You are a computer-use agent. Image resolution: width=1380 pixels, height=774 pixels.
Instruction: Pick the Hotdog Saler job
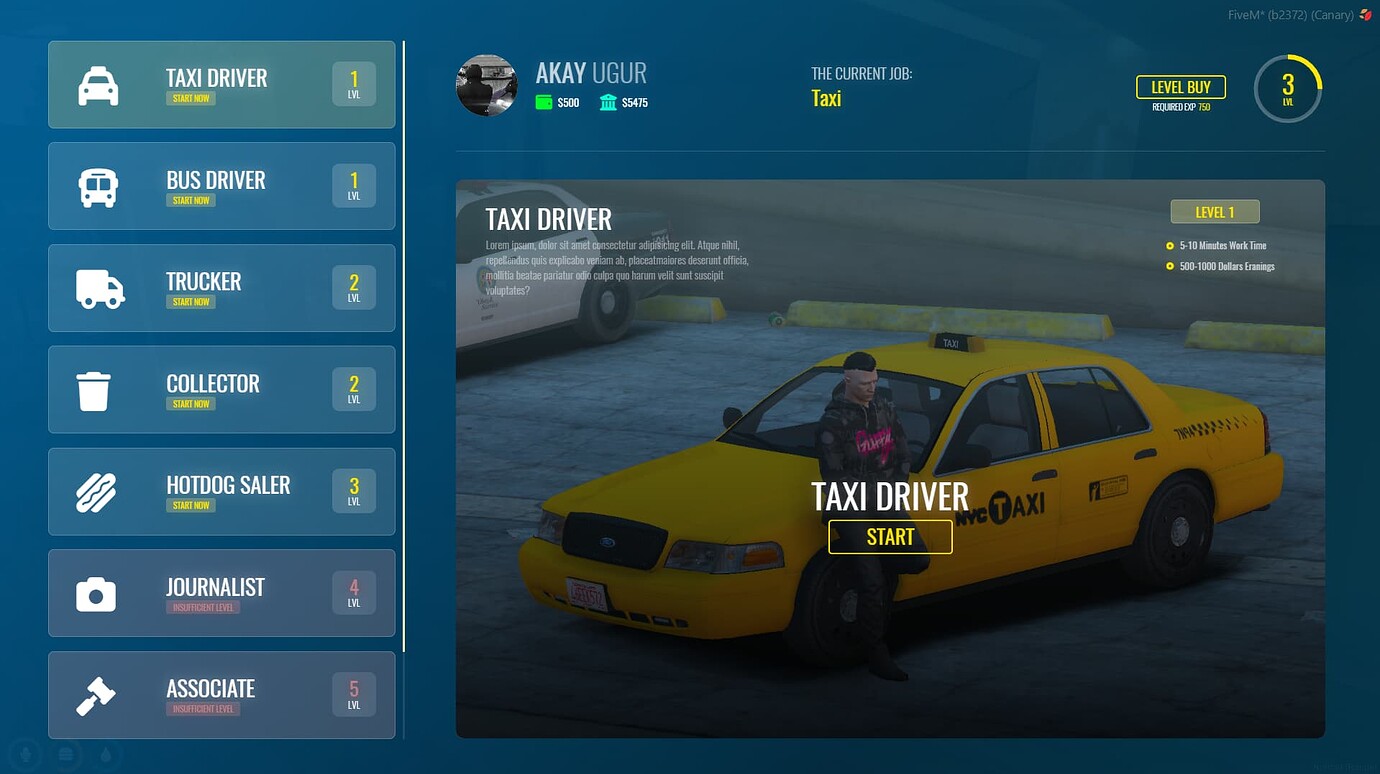(x=221, y=492)
